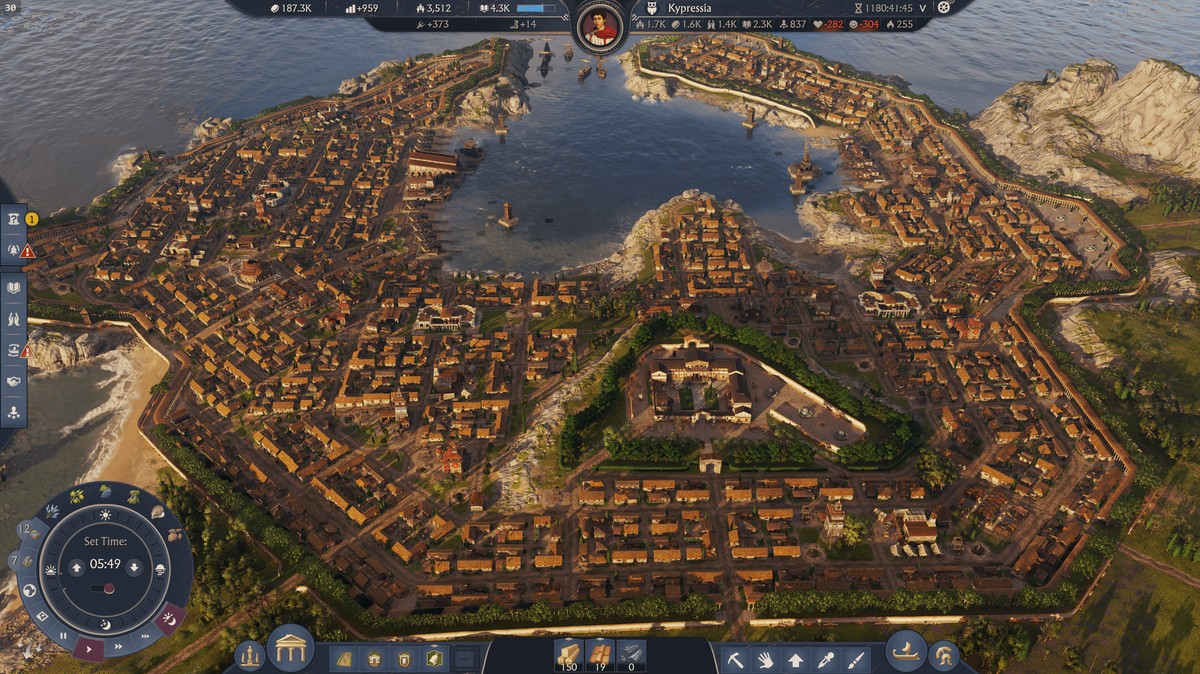This screenshot has width=1200, height=674.
Task: Increase set time with up arrow
Action: point(77,568)
